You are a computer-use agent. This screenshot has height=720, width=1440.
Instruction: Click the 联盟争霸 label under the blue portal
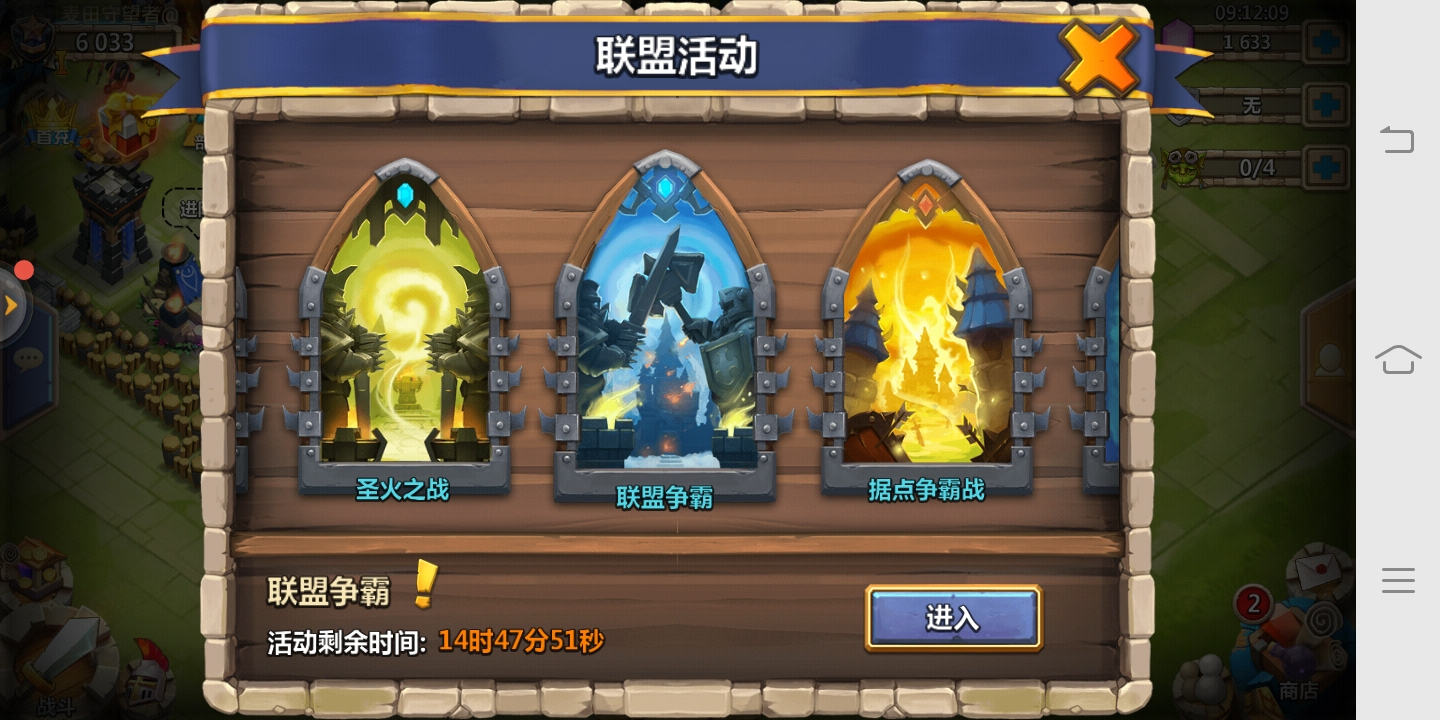coord(664,496)
